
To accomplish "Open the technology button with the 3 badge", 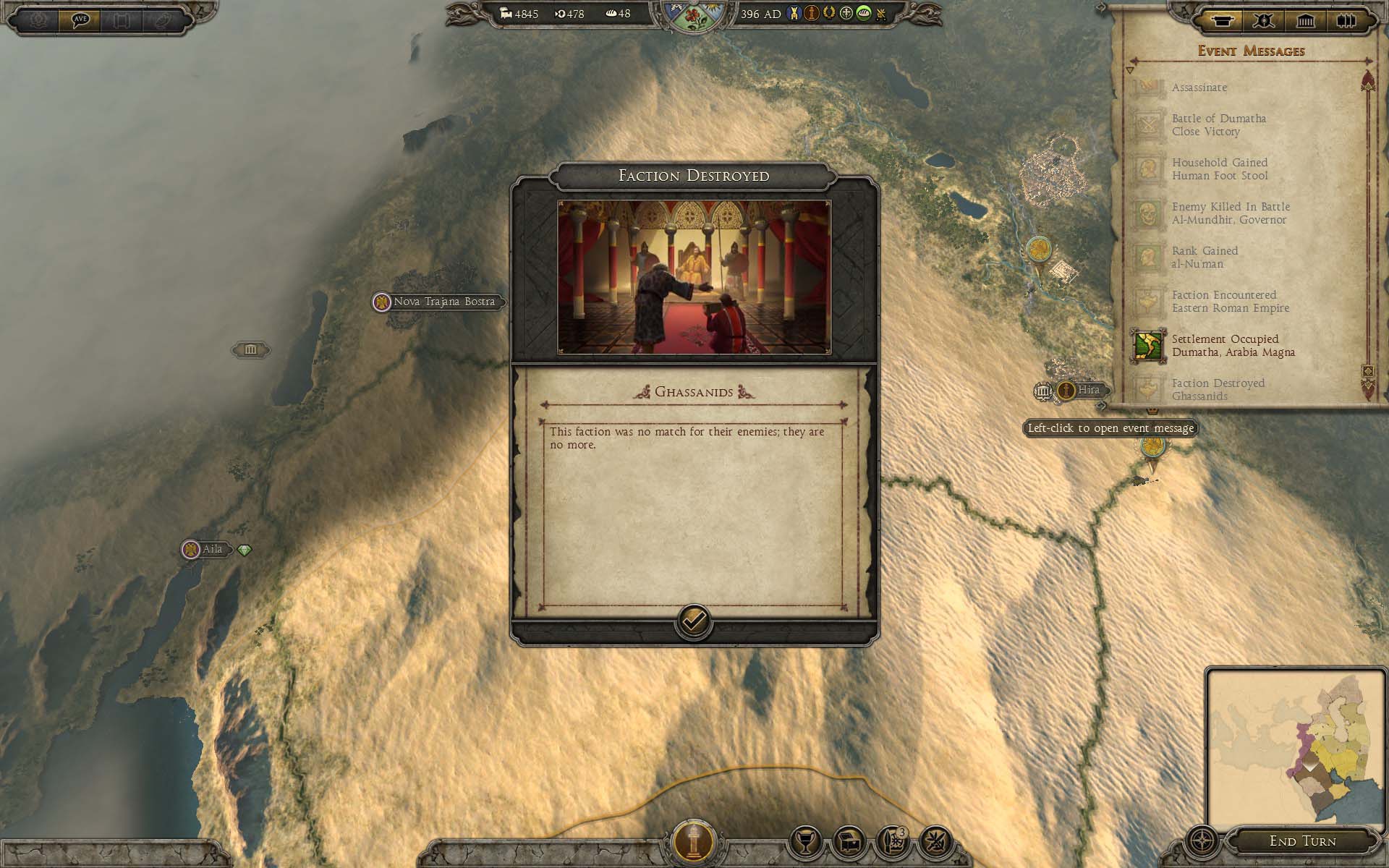I will (x=893, y=842).
